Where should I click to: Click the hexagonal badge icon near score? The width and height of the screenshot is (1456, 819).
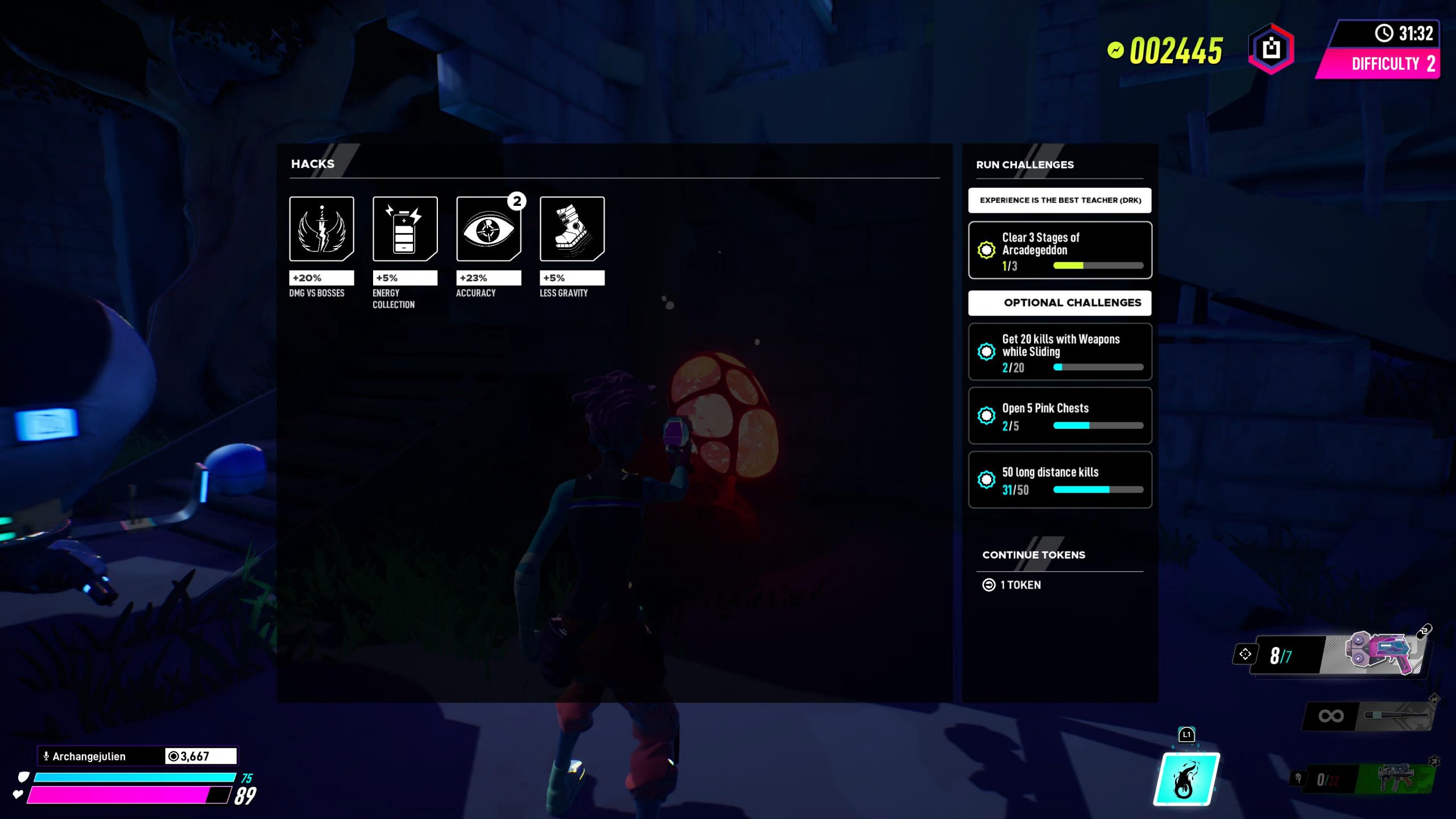pos(1271,49)
